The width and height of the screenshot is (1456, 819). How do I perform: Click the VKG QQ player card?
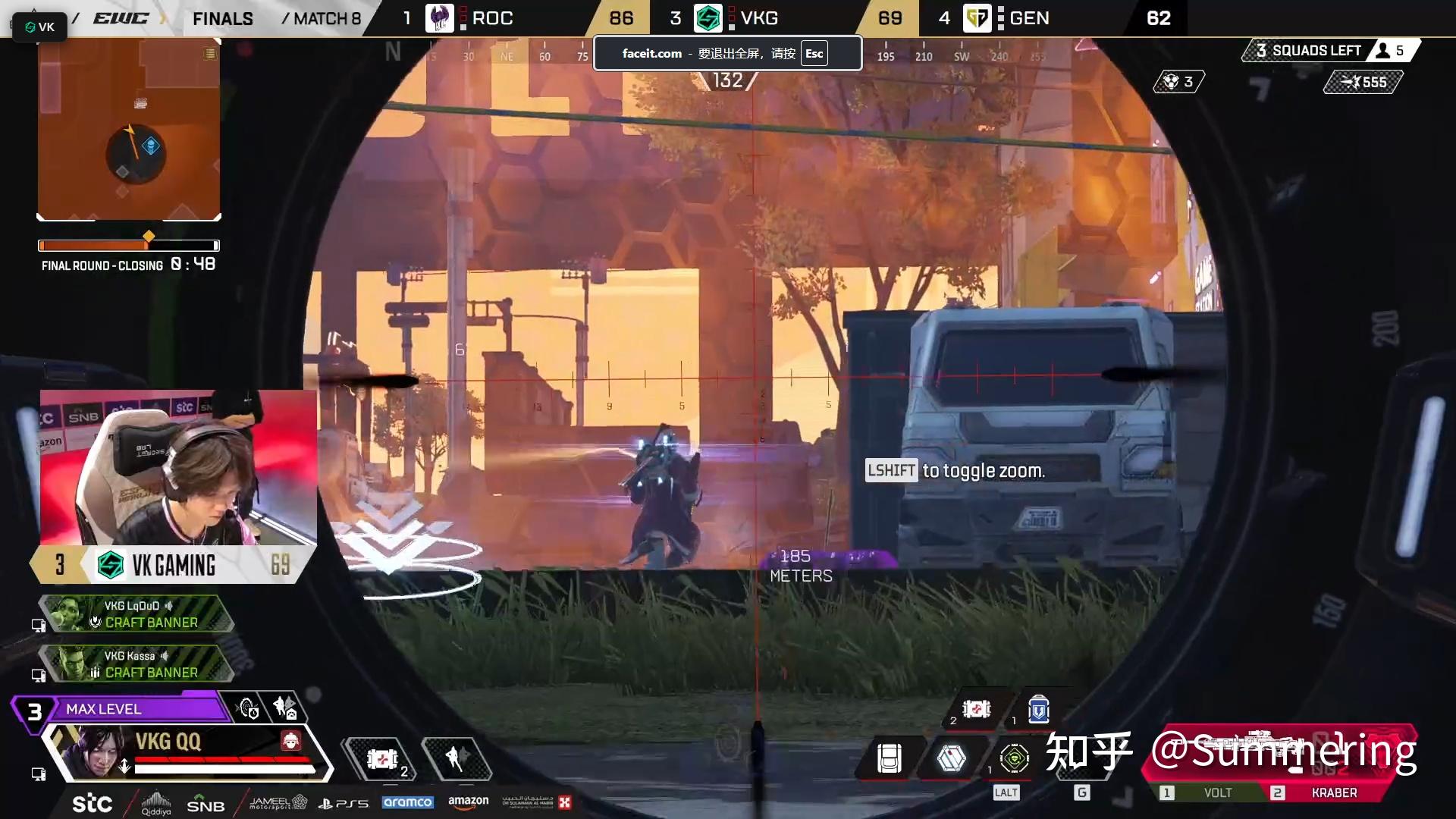pos(188,751)
